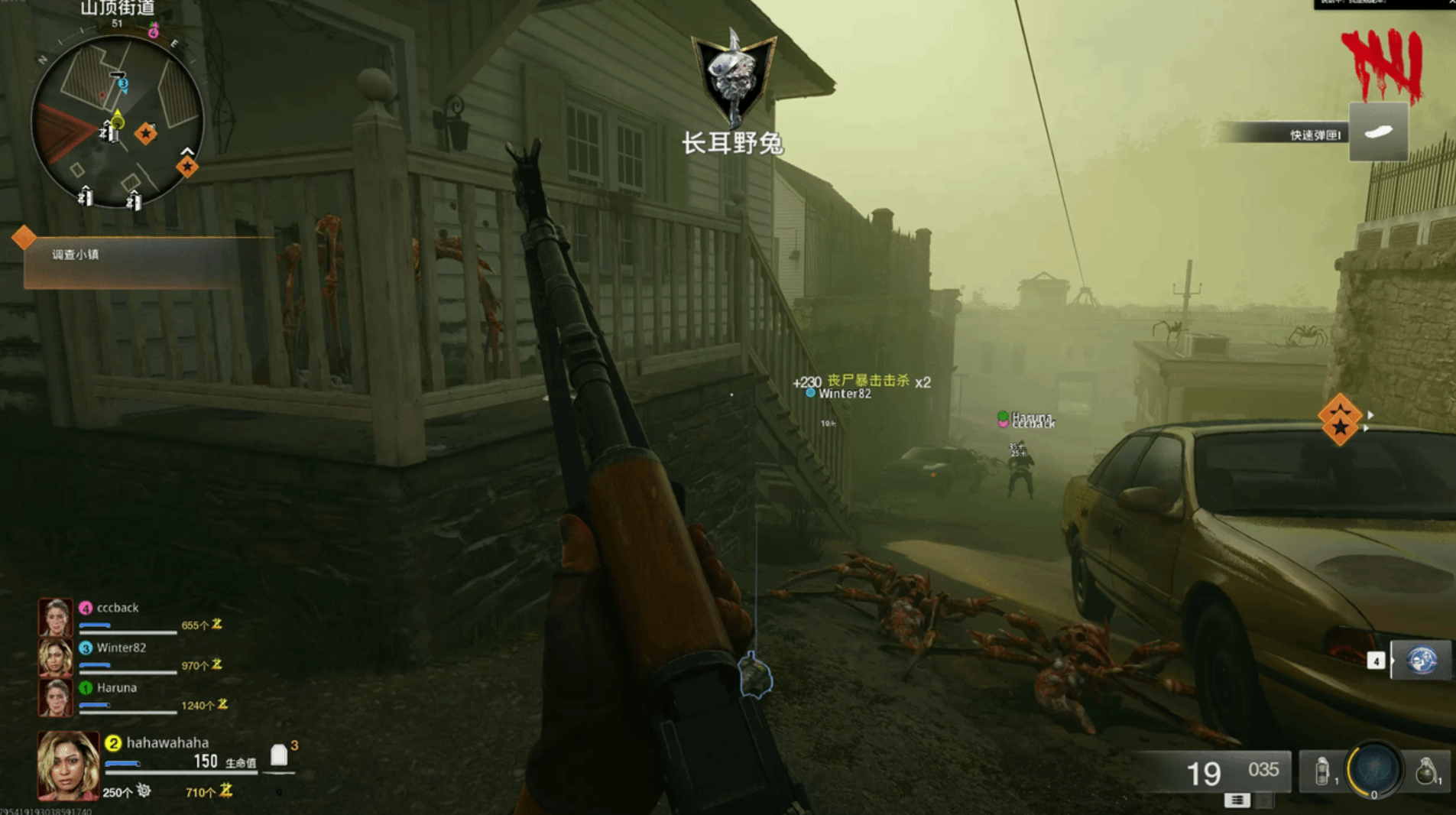Select the armor plate icon next to hahawahaha

click(x=279, y=755)
